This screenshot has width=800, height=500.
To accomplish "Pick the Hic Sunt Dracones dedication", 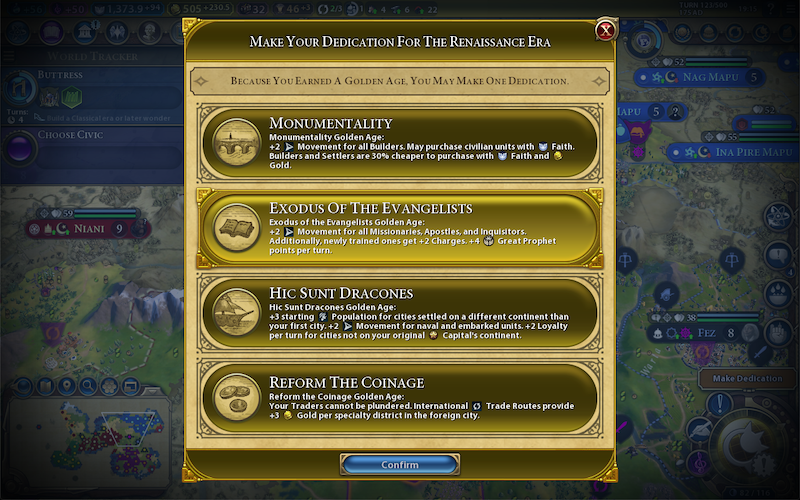I will (400, 311).
